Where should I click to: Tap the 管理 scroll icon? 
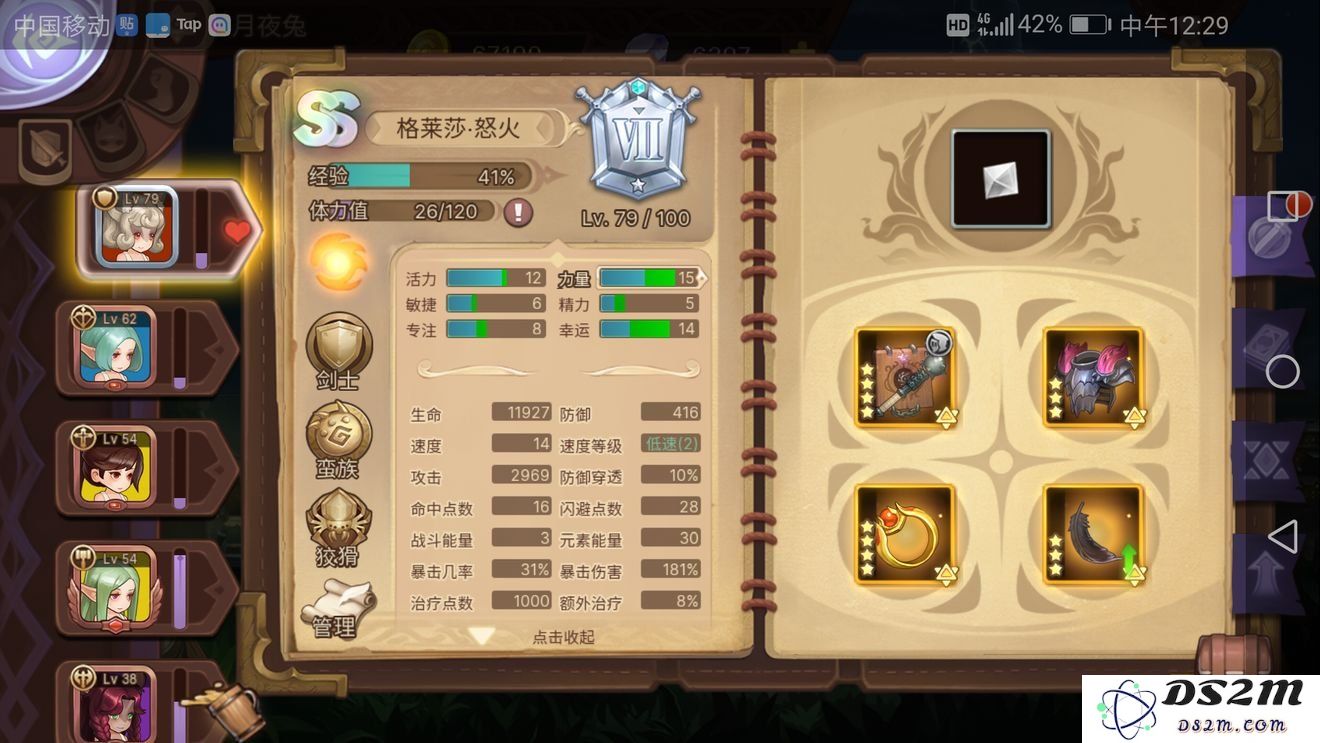pos(339,600)
